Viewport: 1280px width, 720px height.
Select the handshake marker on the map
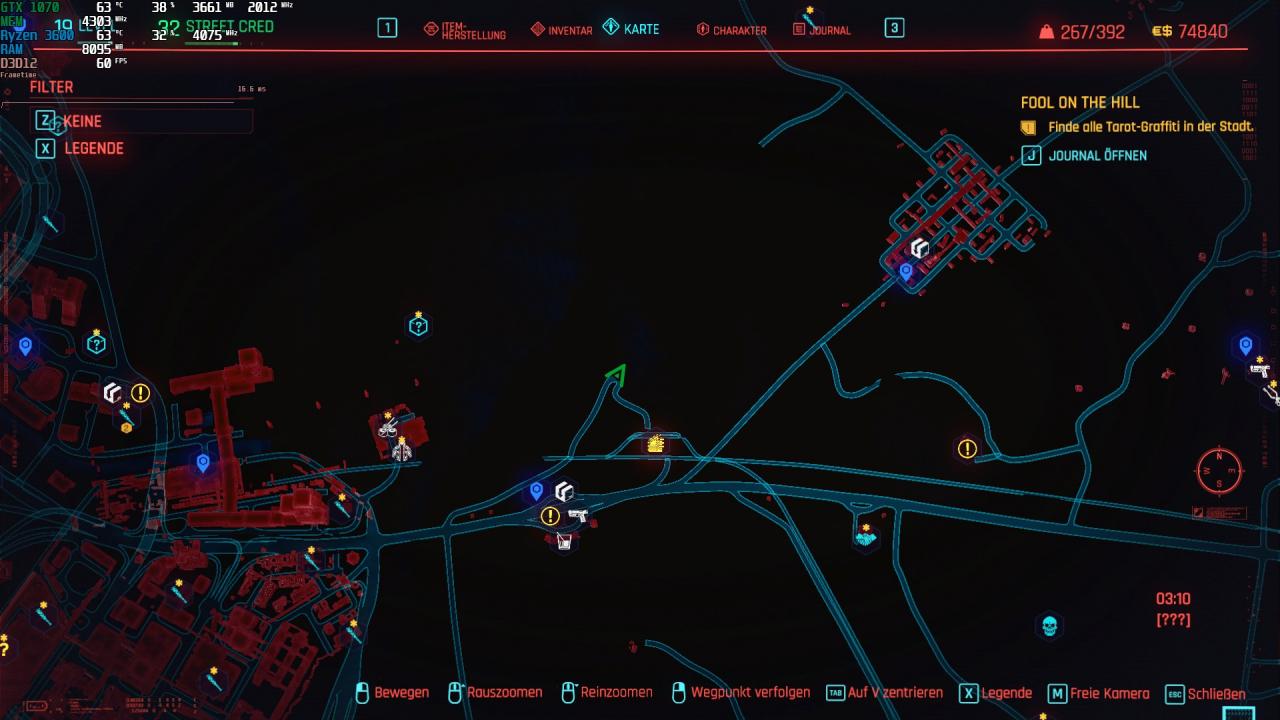(865, 537)
